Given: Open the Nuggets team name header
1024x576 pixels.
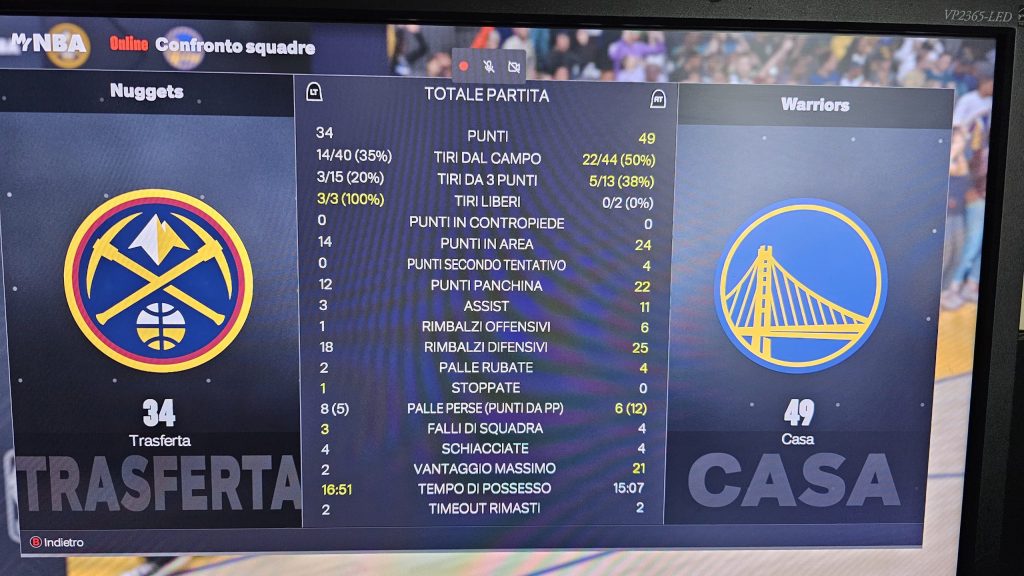Looking at the screenshot, I should click(x=147, y=92).
